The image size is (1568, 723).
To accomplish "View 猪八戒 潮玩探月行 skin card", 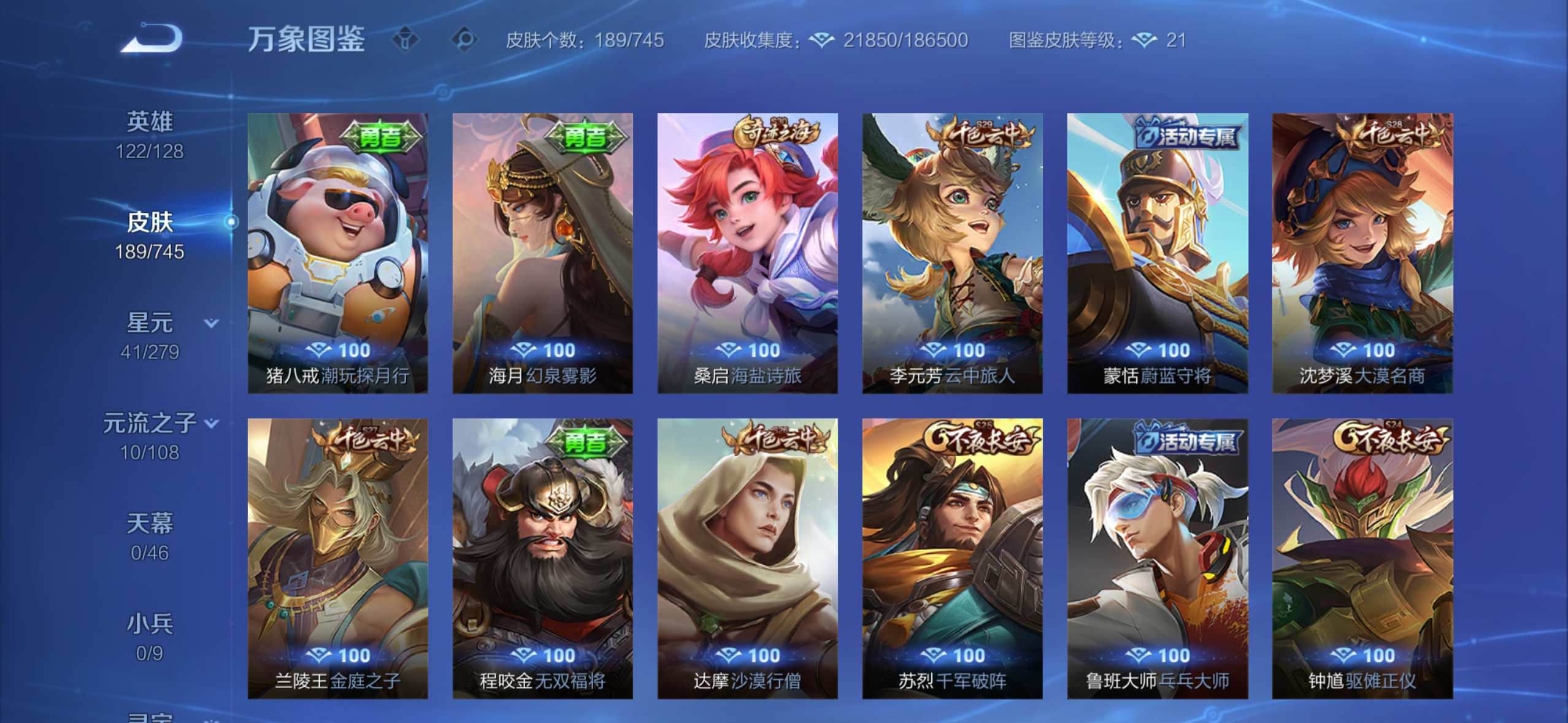I will (338, 253).
